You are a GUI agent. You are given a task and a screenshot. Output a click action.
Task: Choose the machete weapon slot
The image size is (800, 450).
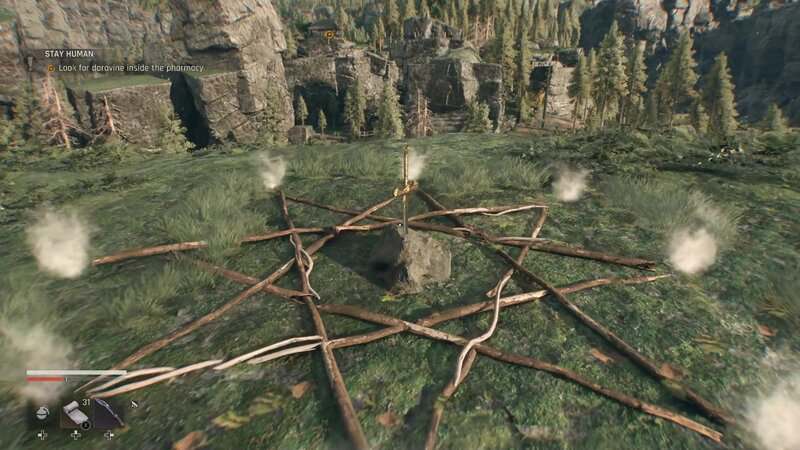(108, 412)
